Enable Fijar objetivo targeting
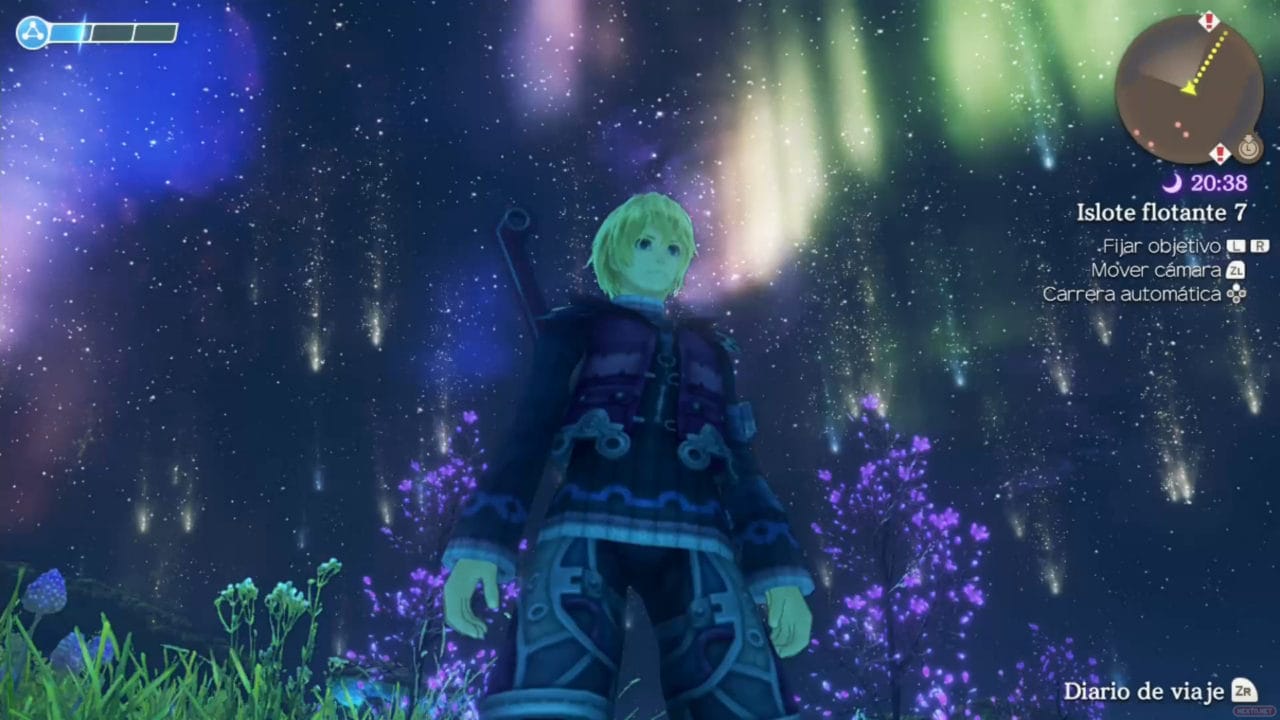The height and width of the screenshot is (720, 1280). 1161,246
